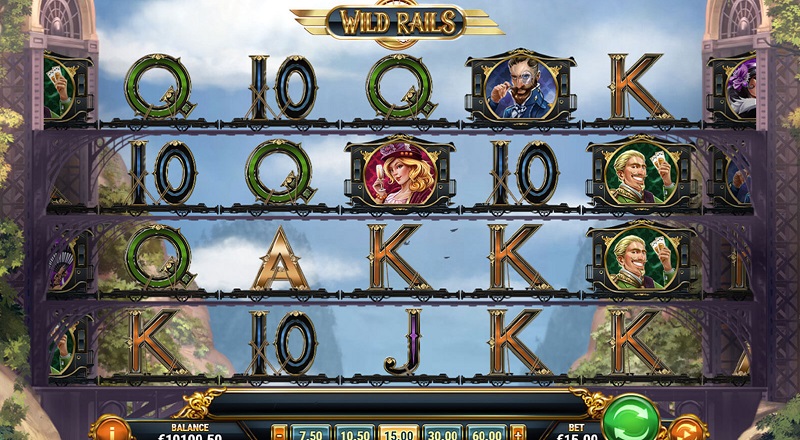
Task: Decrease the bet with the minus button
Action: click(x=279, y=433)
